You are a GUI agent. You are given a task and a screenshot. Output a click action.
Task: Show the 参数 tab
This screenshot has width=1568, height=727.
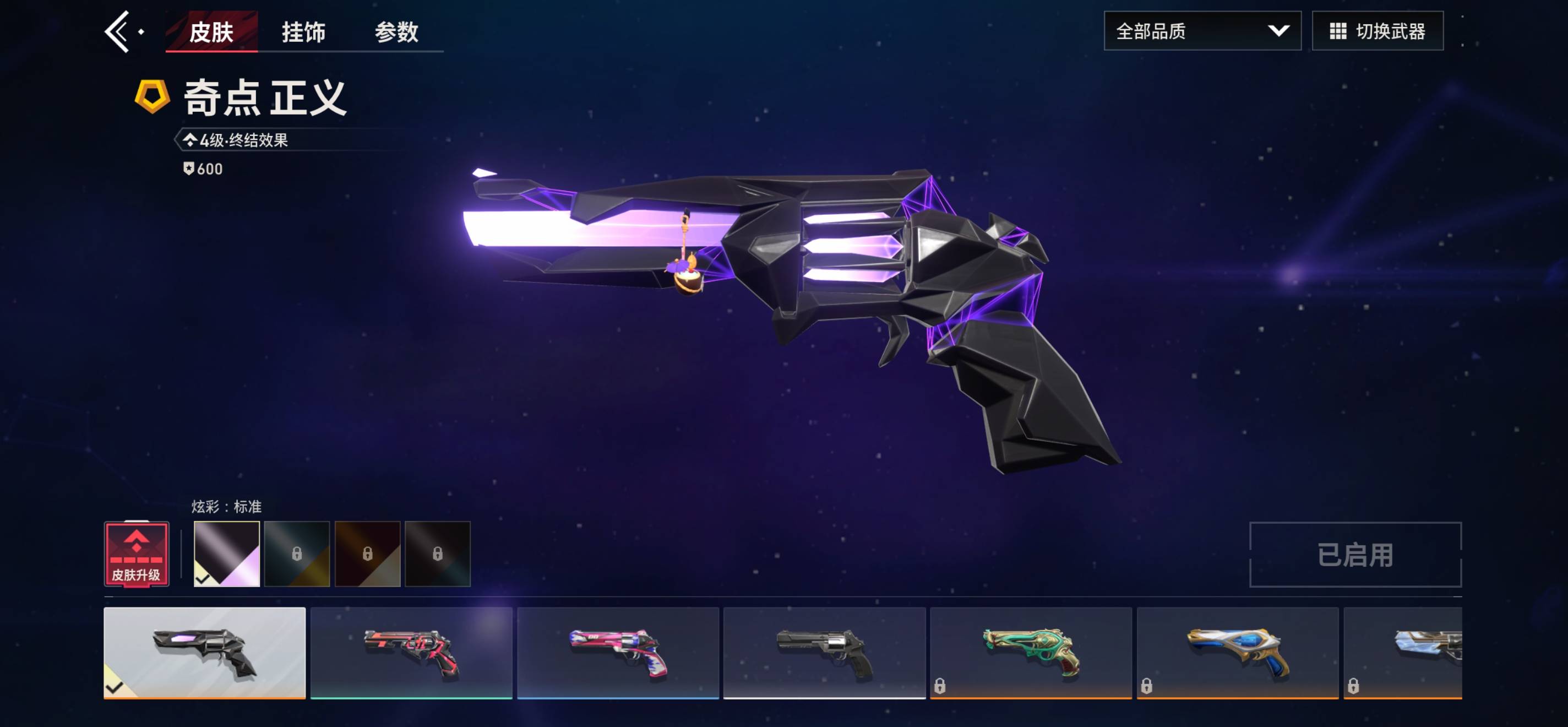[396, 31]
